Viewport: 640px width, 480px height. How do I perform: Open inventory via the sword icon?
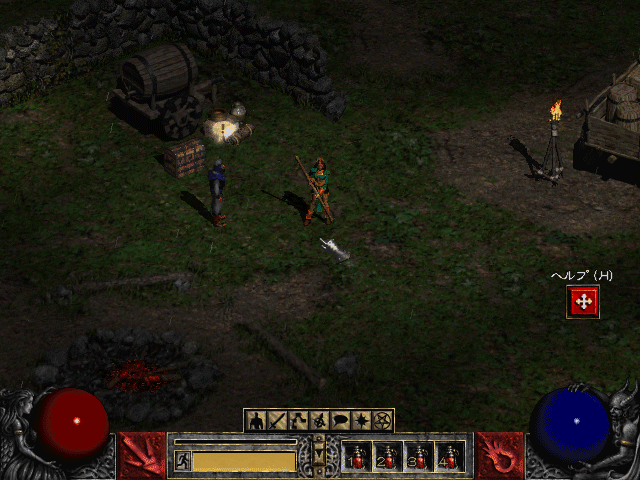click(x=277, y=421)
